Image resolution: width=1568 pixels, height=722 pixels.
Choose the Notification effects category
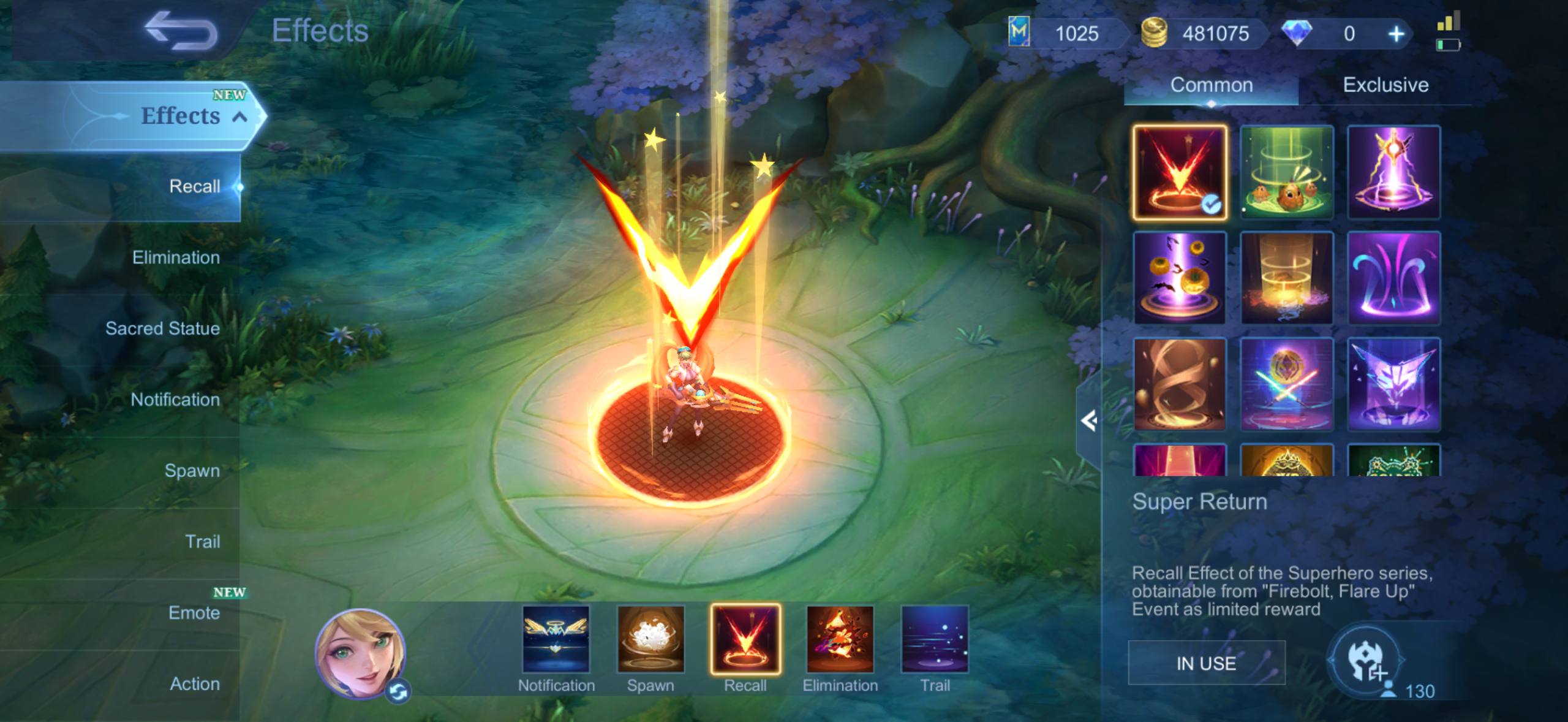(175, 400)
